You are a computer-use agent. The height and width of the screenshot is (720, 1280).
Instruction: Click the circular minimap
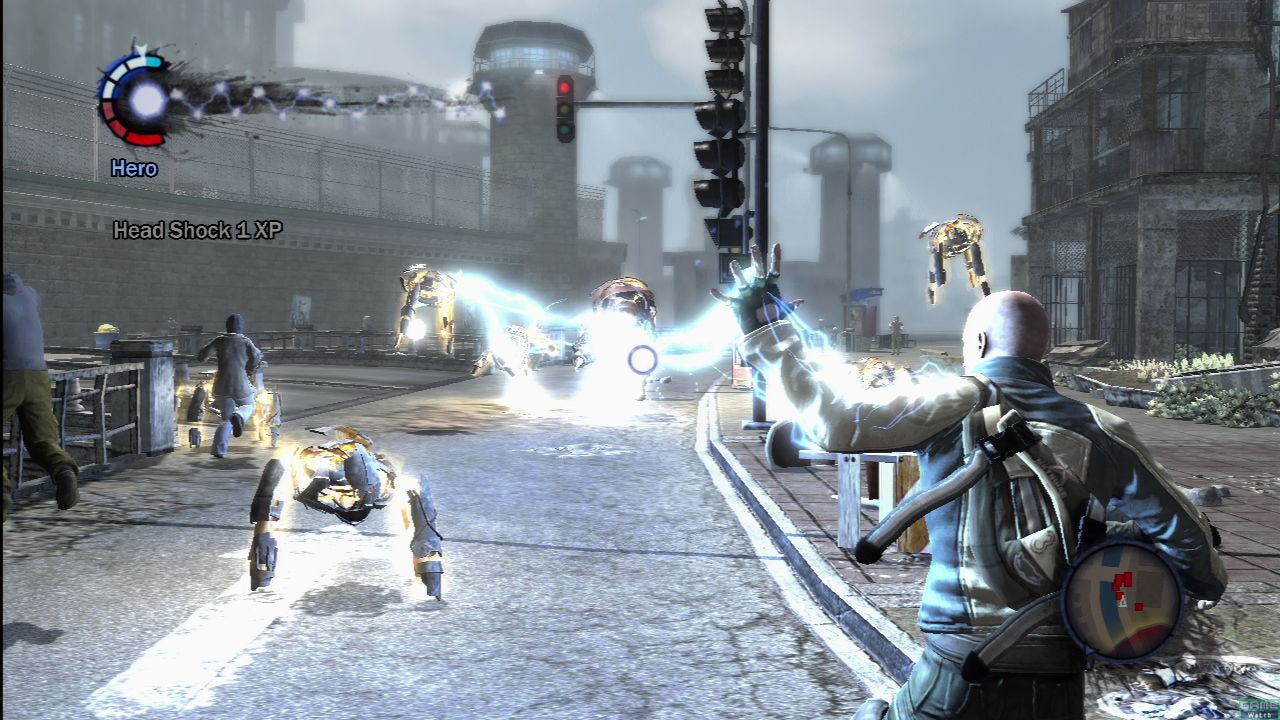(1121, 599)
